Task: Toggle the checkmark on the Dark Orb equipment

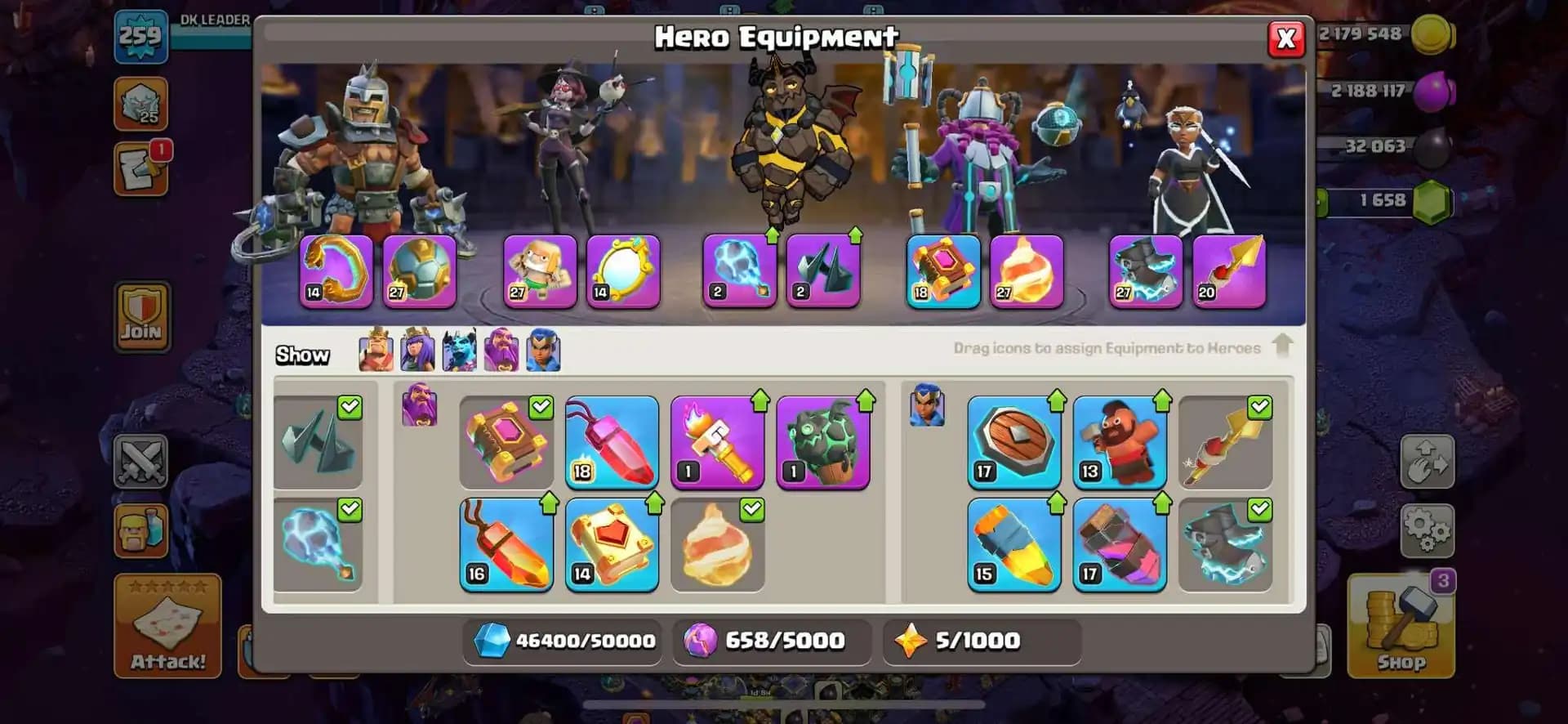Action: [x=351, y=508]
